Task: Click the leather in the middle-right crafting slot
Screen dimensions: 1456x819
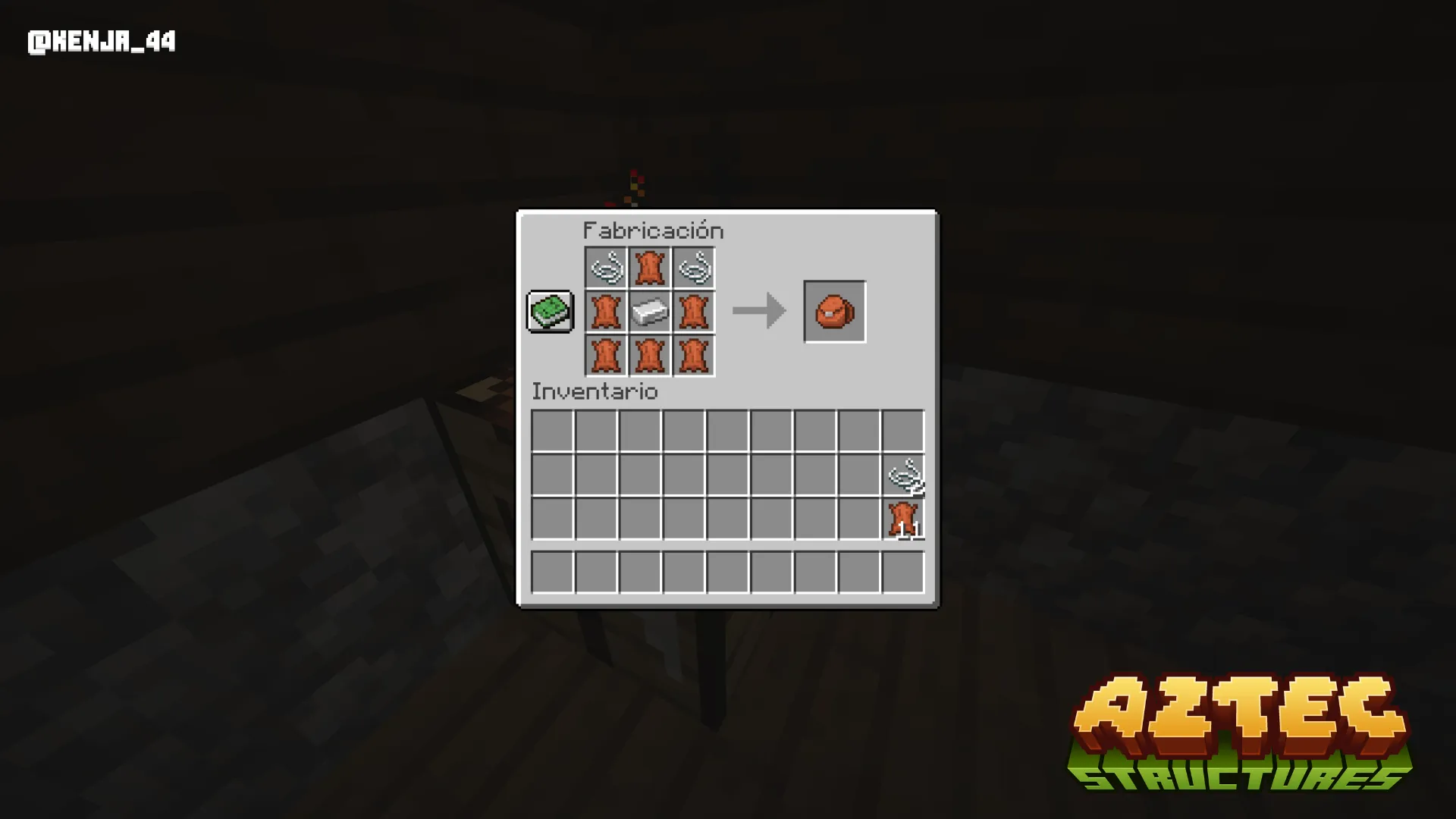Action: (x=694, y=312)
